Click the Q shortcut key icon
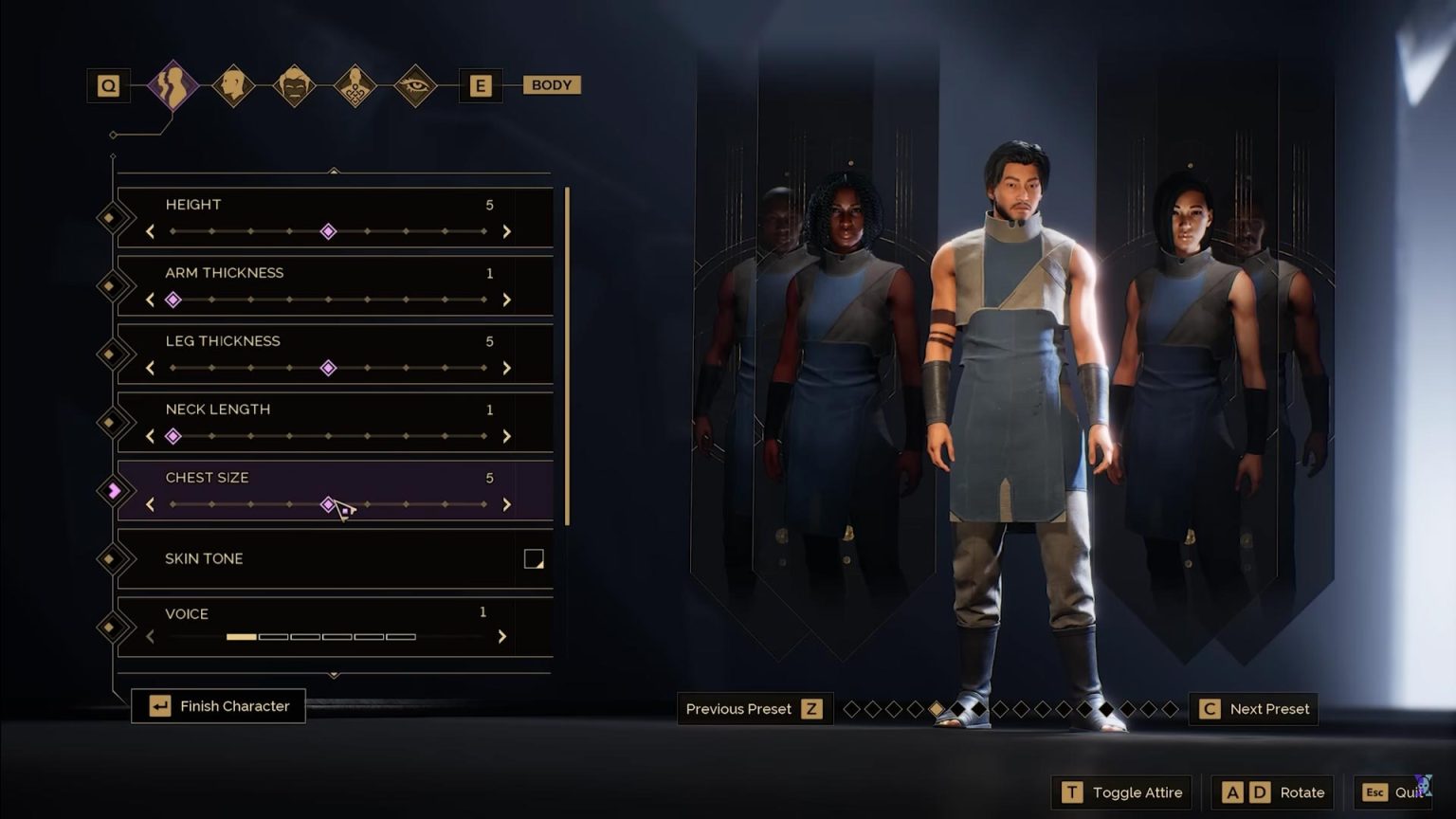Viewport: 1456px width, 819px height. (x=109, y=84)
